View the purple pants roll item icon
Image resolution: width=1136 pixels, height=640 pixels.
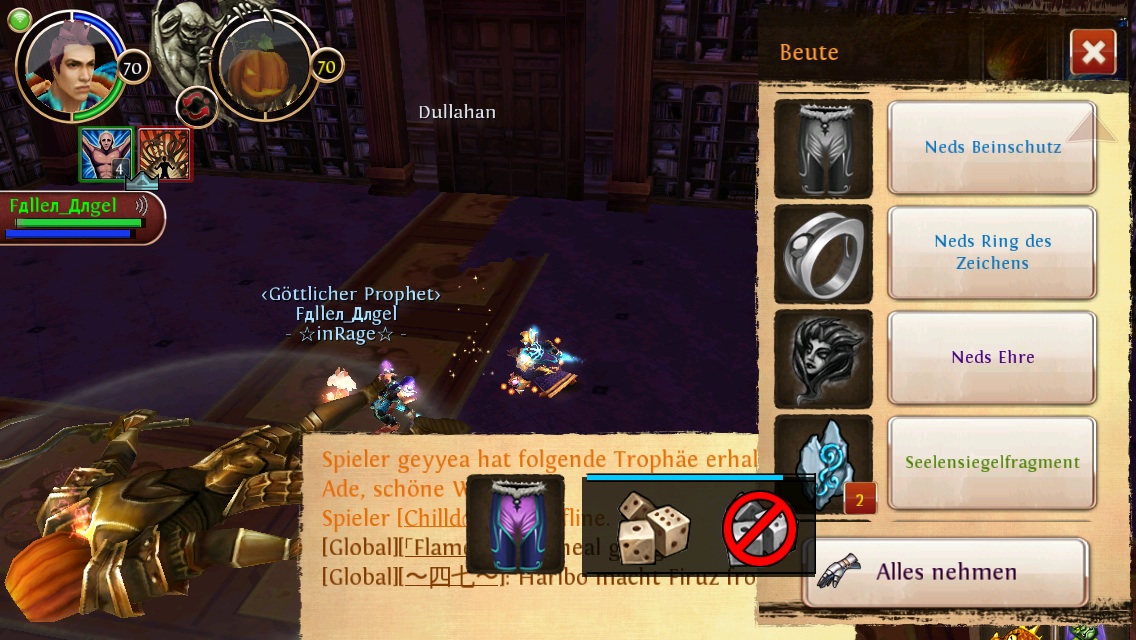click(514, 524)
